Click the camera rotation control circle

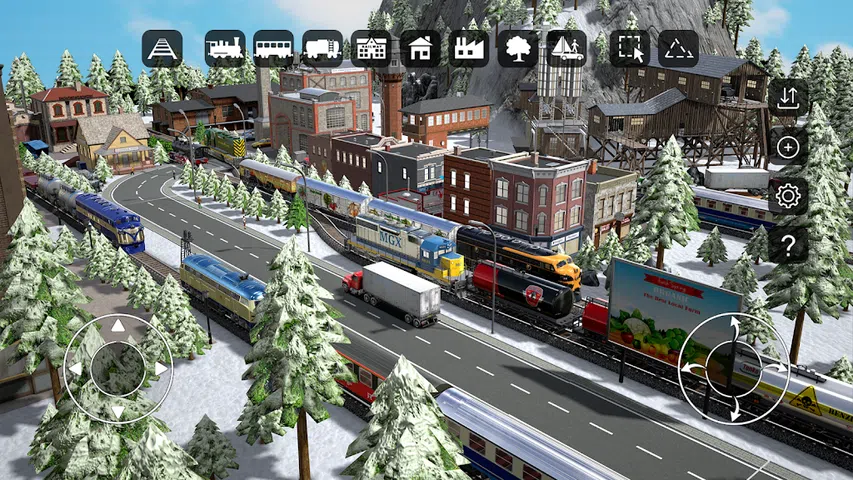pos(733,369)
